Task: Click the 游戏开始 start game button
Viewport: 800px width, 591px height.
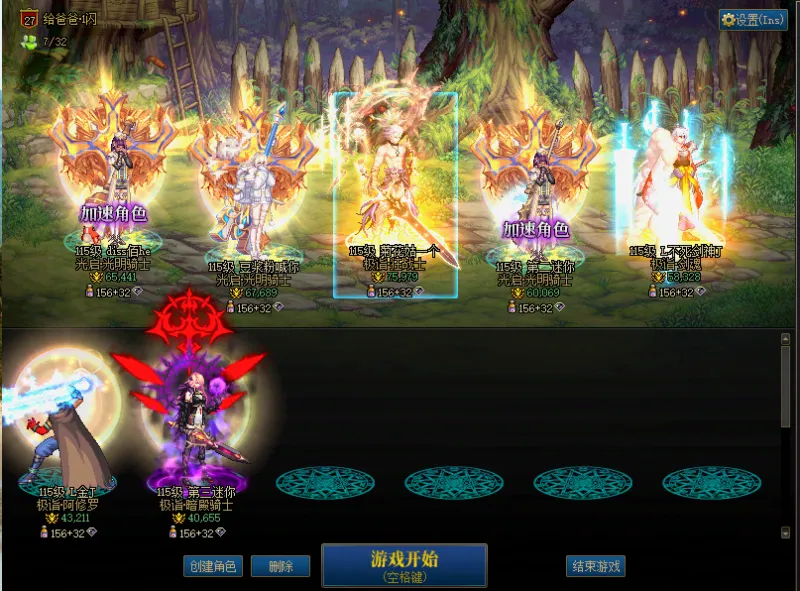Action: pos(404,565)
